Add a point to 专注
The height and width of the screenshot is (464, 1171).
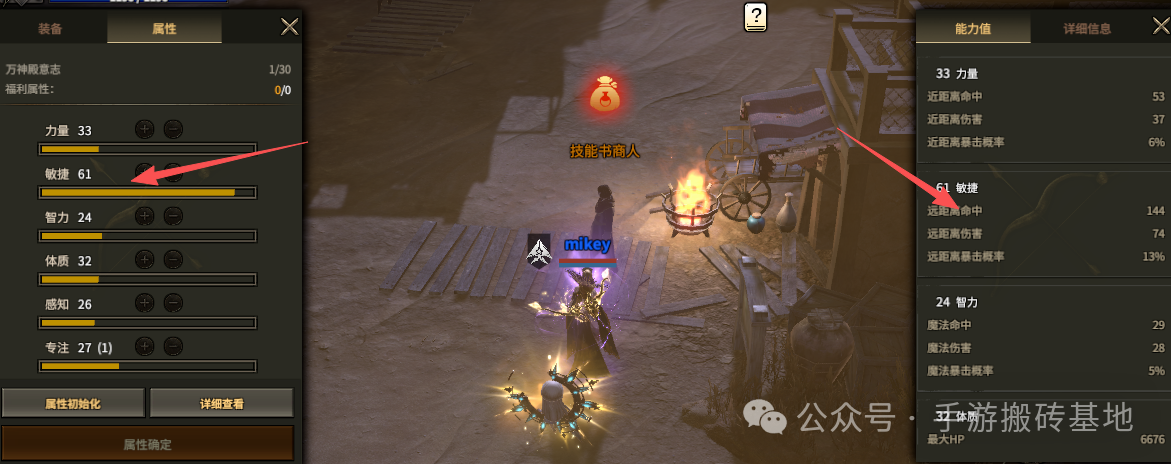[x=145, y=346]
